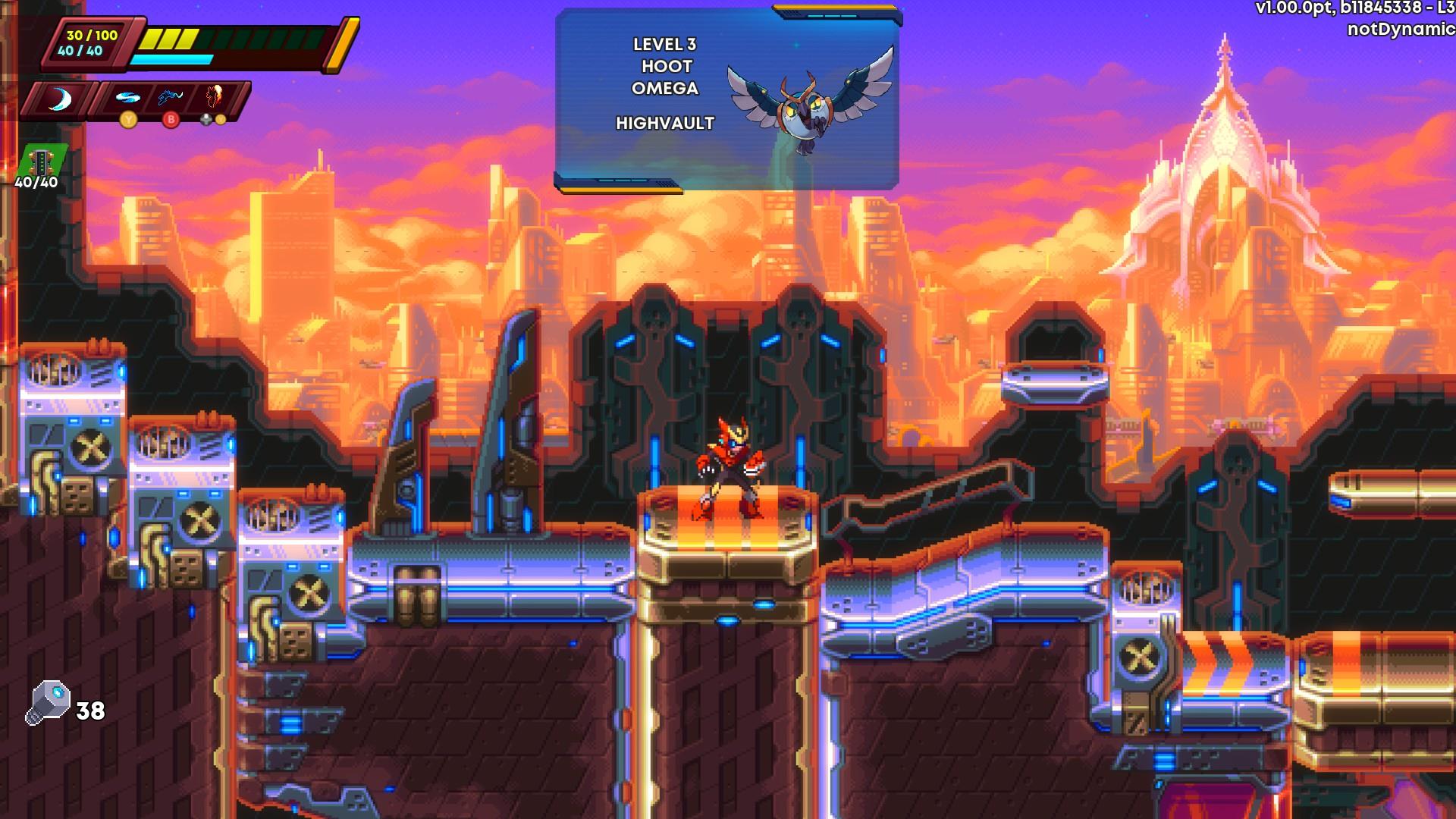The height and width of the screenshot is (819, 1456).
Task: Use the blue lightning beast ability
Action: [x=171, y=98]
